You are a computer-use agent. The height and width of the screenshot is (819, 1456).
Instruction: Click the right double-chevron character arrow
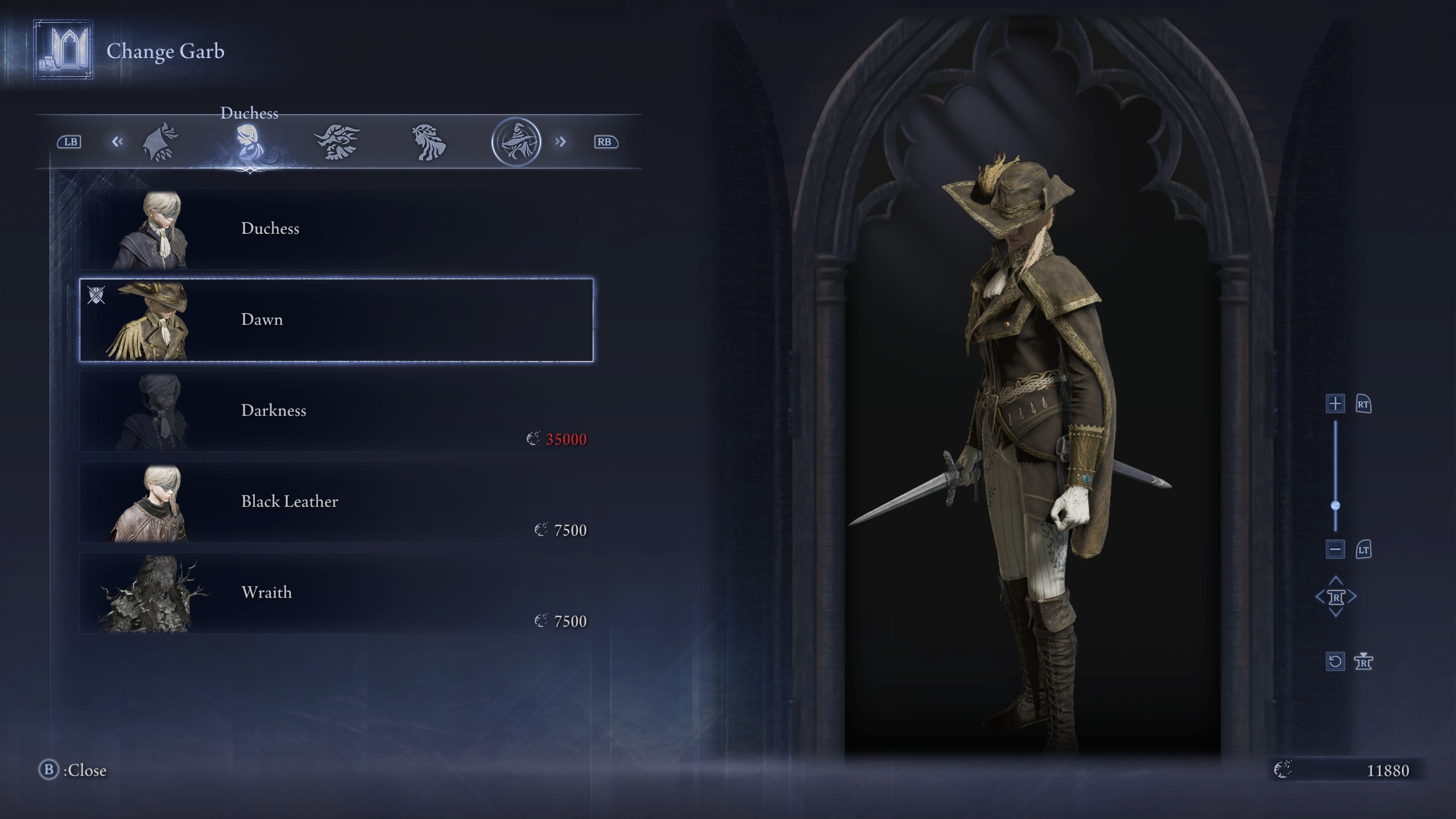[x=561, y=142]
